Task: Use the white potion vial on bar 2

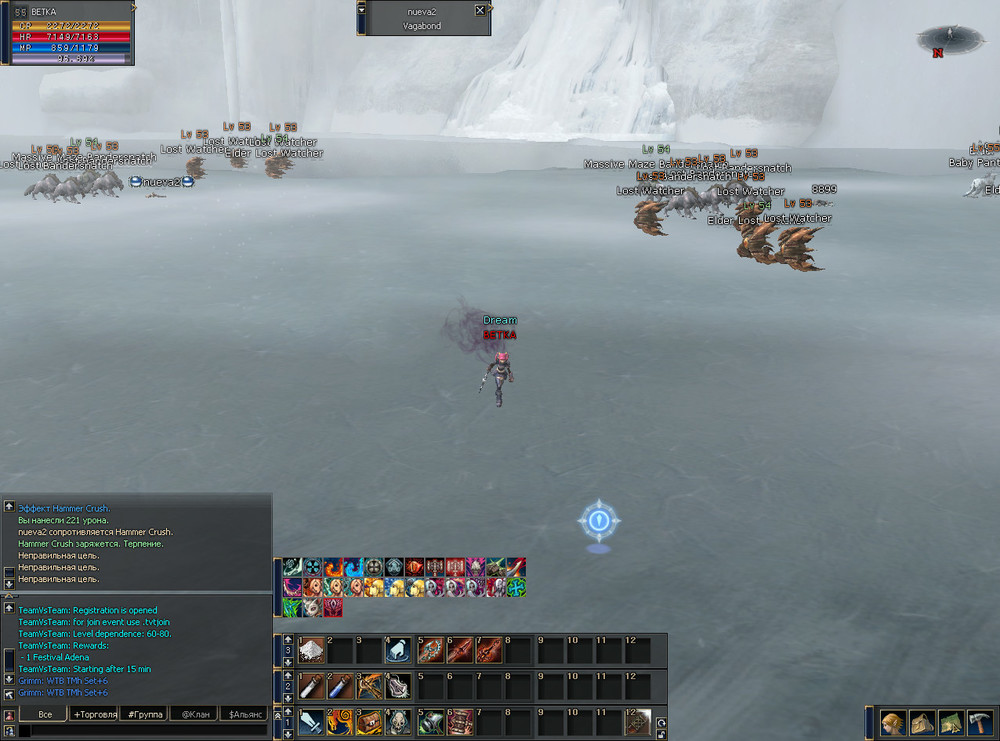Action: 312,686
